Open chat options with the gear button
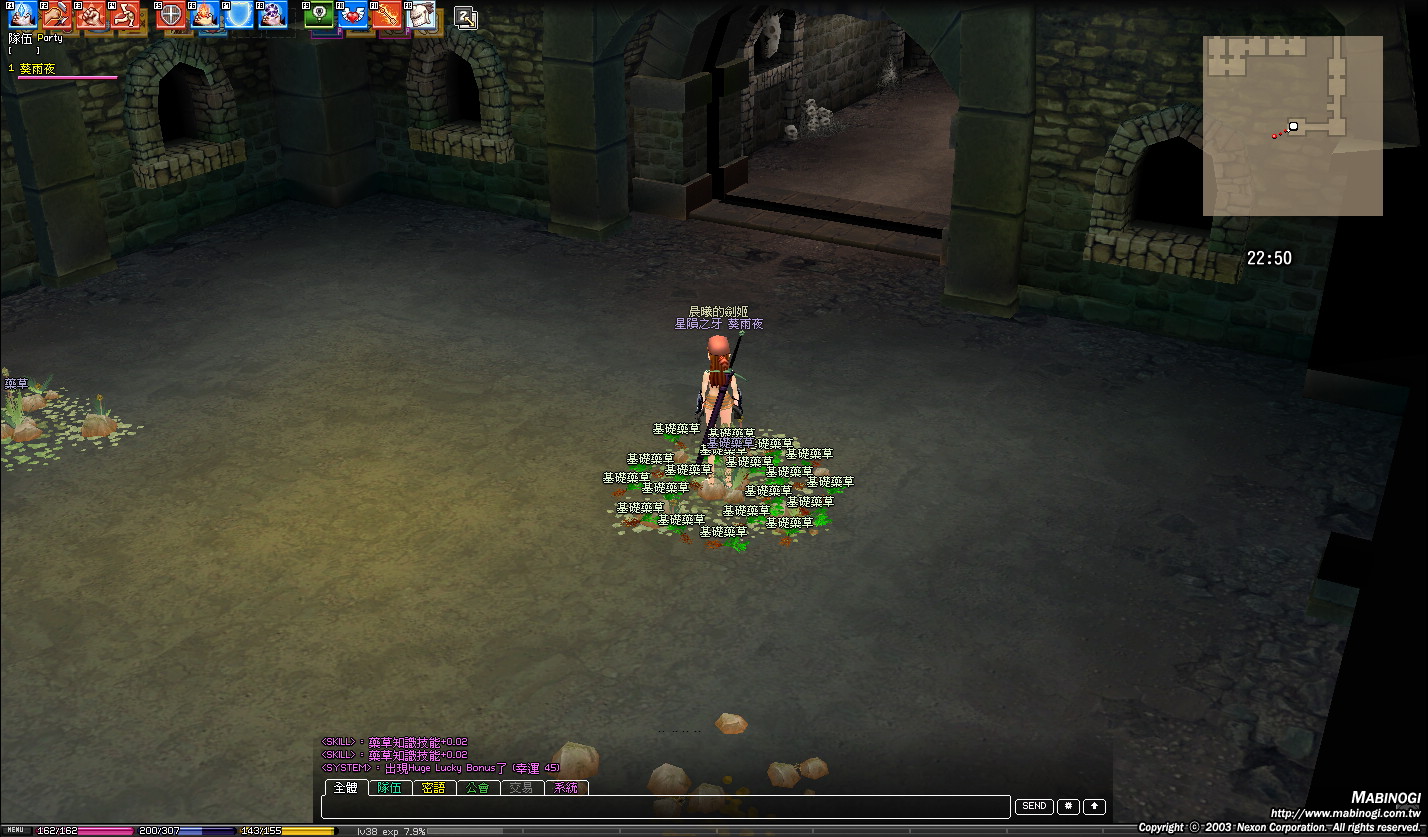 point(1068,806)
